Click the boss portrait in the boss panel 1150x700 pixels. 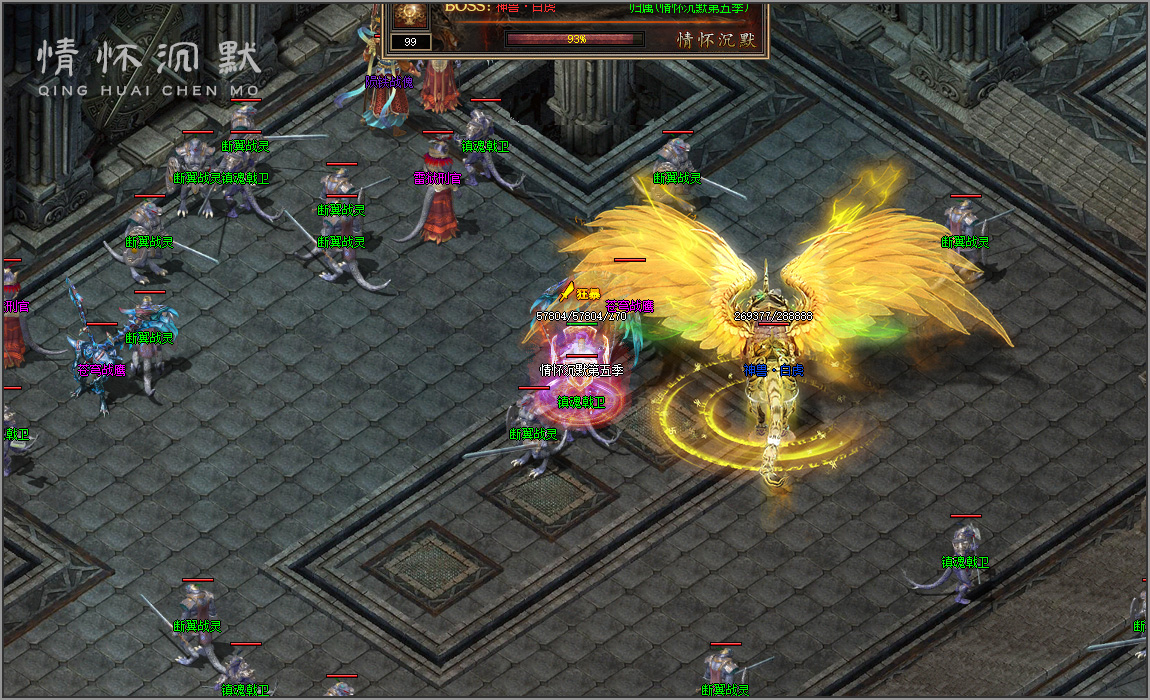(410, 14)
